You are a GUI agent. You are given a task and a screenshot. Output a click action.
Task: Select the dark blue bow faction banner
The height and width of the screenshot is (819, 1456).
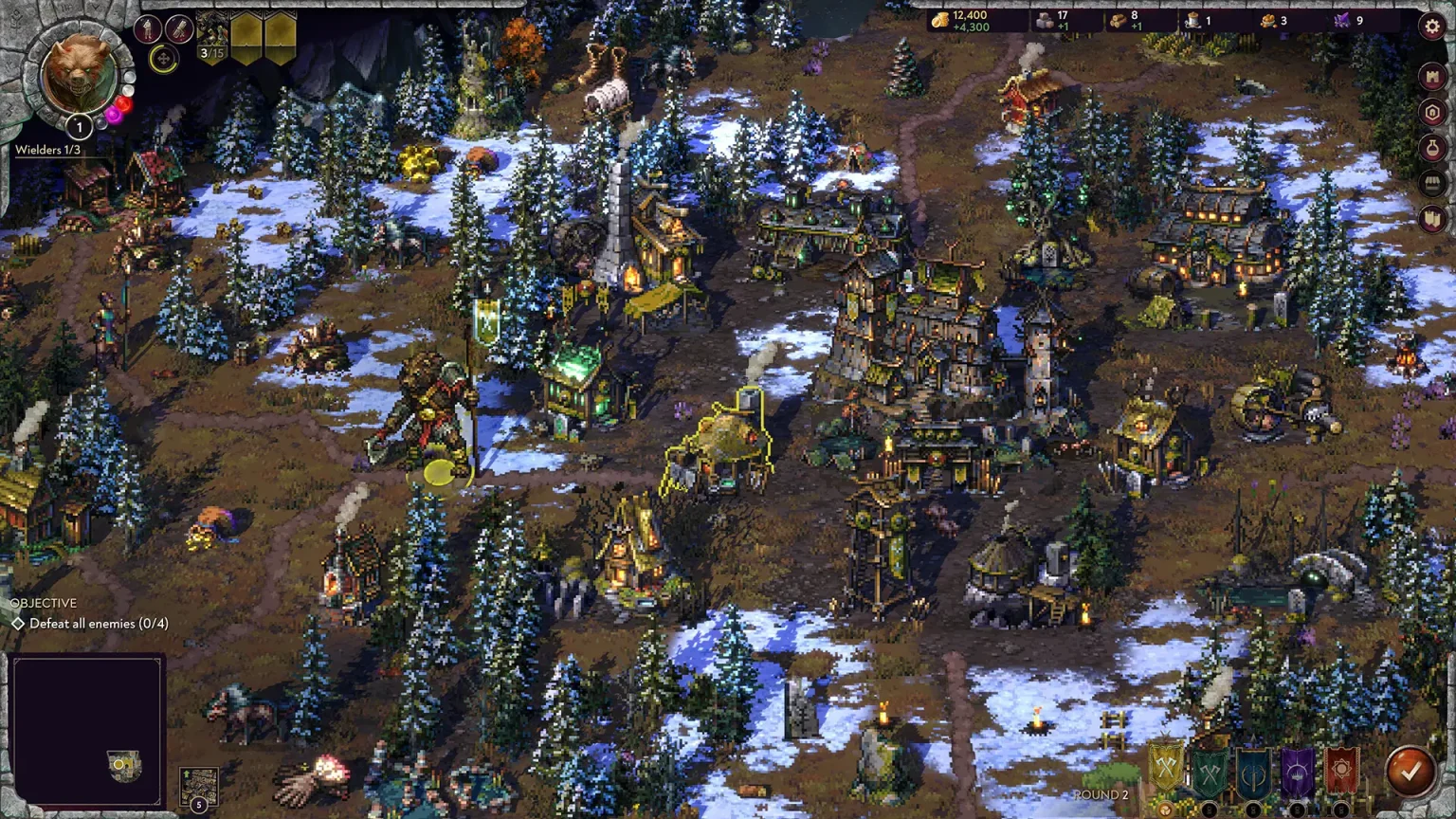[1253, 772]
